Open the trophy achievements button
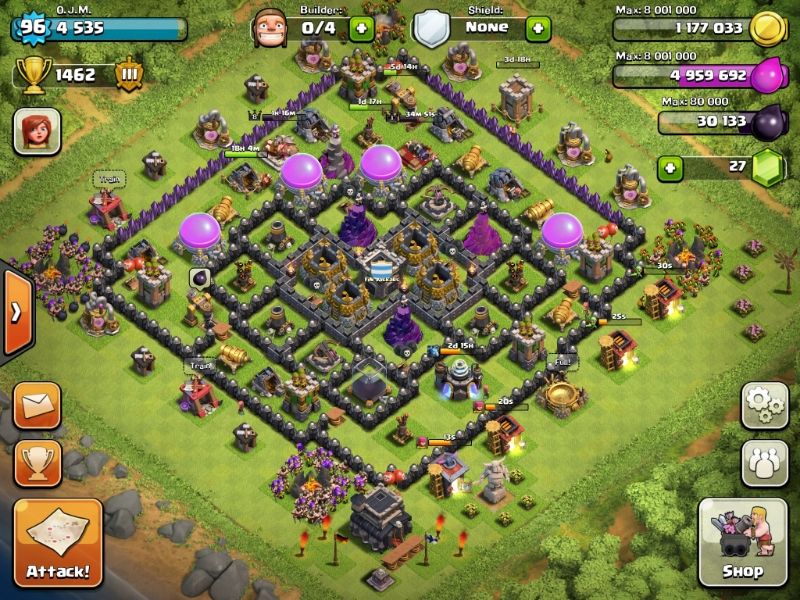 pos(37,462)
